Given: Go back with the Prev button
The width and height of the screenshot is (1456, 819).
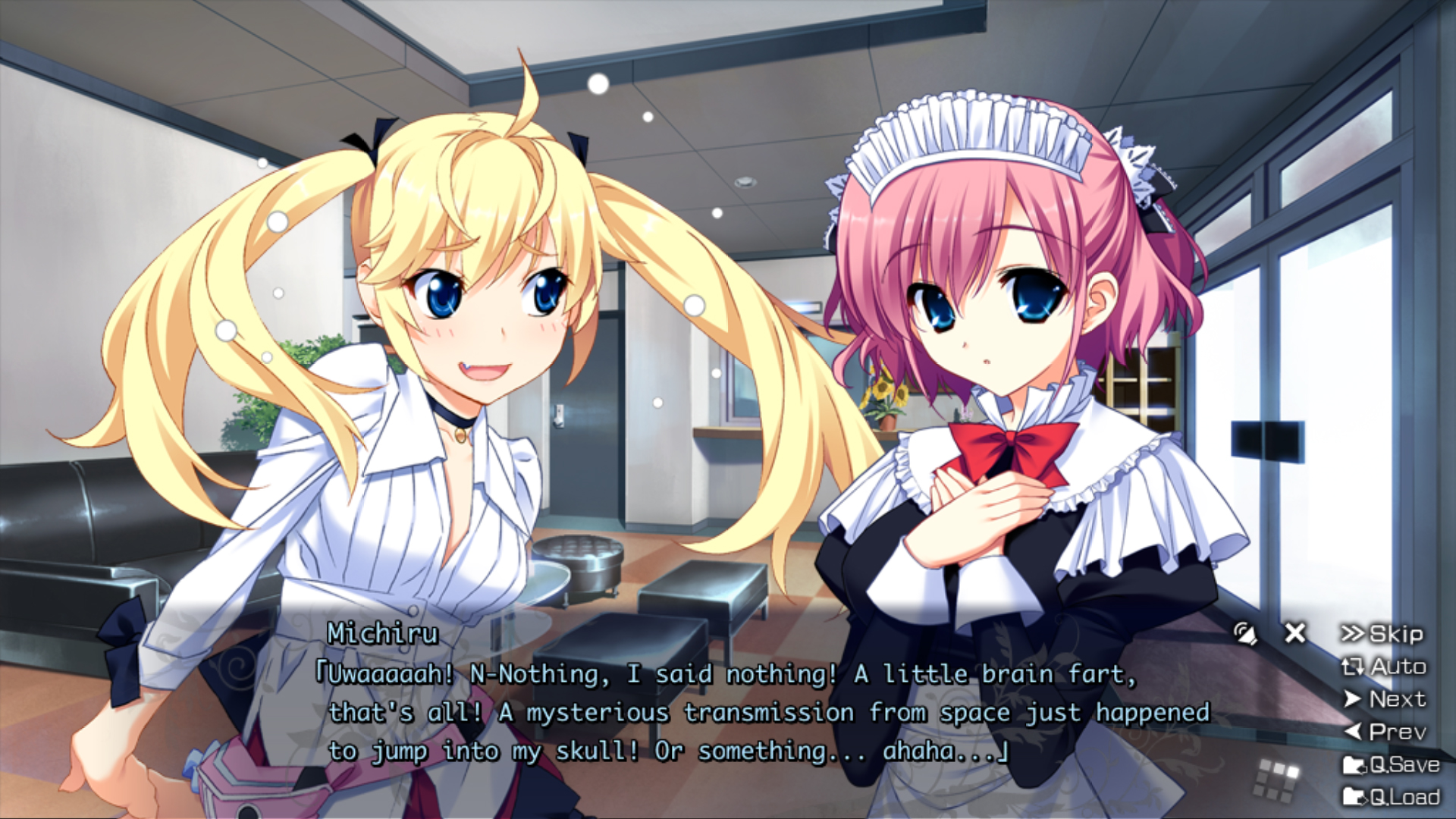Looking at the screenshot, I should tap(1384, 732).
